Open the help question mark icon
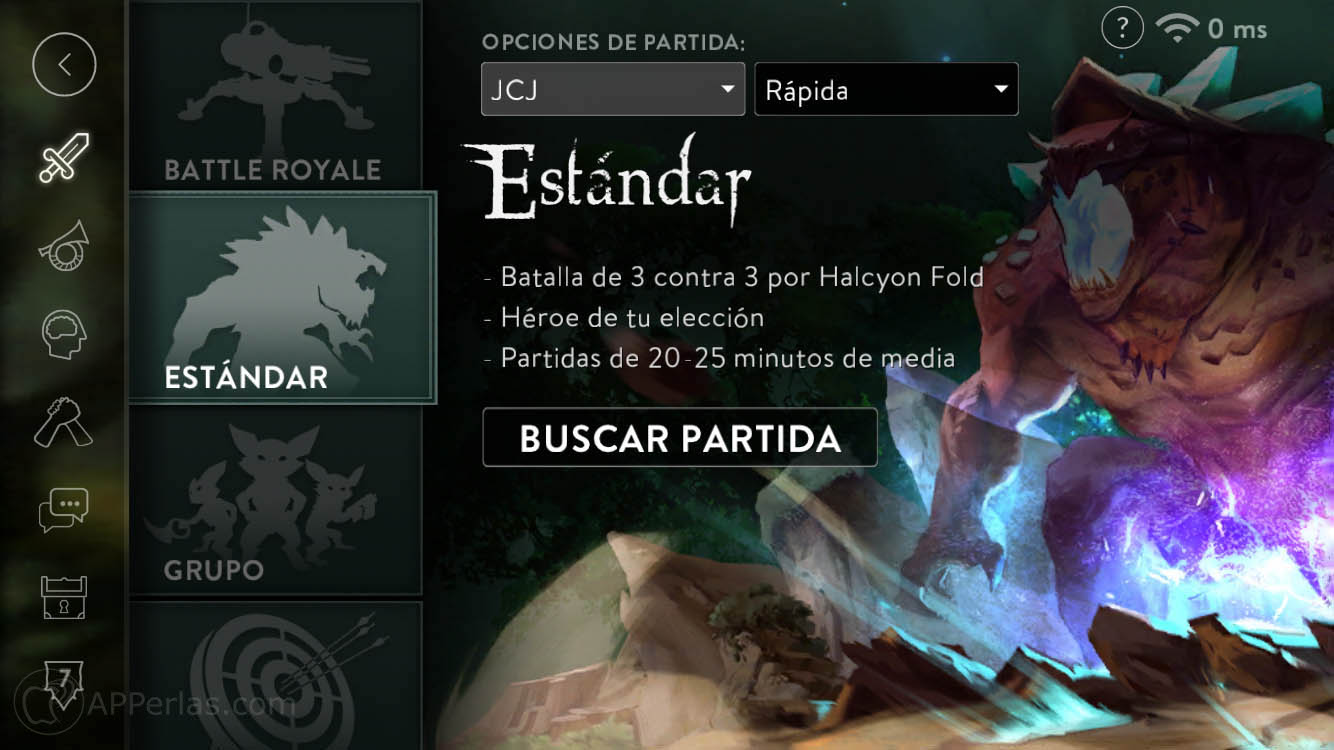The height and width of the screenshot is (750, 1334). 1121,28
